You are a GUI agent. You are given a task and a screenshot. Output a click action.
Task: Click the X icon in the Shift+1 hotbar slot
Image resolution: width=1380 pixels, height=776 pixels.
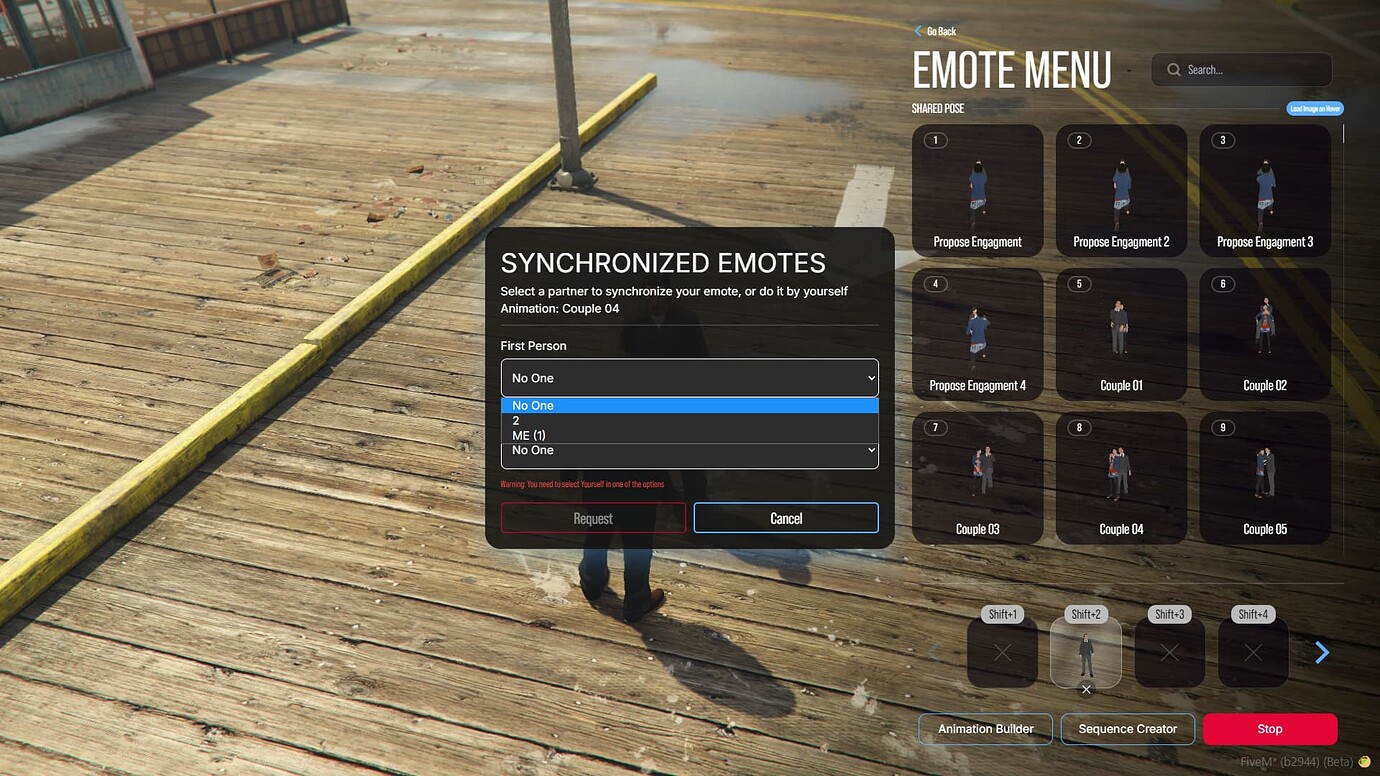pos(1003,653)
